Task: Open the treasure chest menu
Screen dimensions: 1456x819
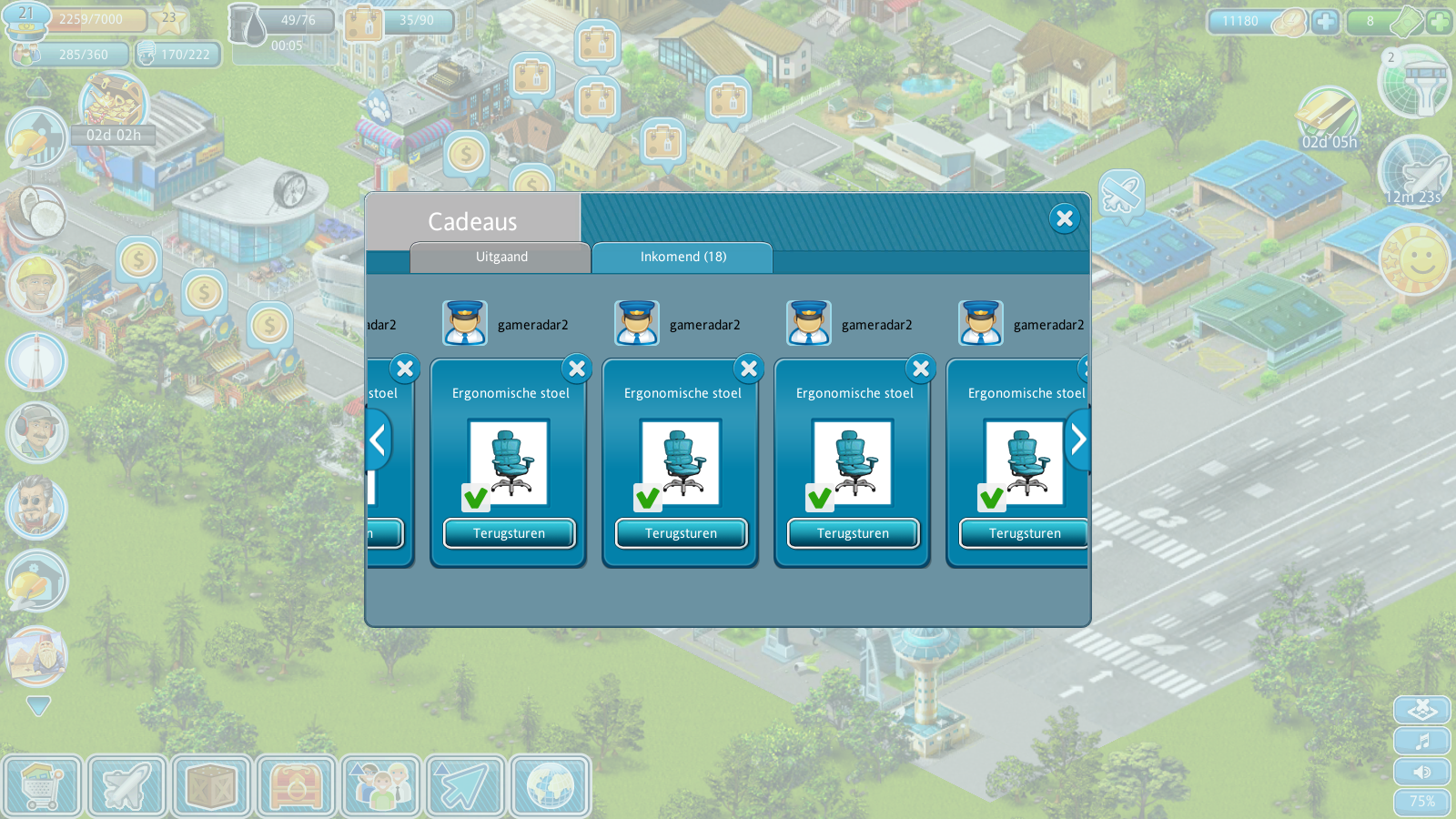Action: pos(296,785)
